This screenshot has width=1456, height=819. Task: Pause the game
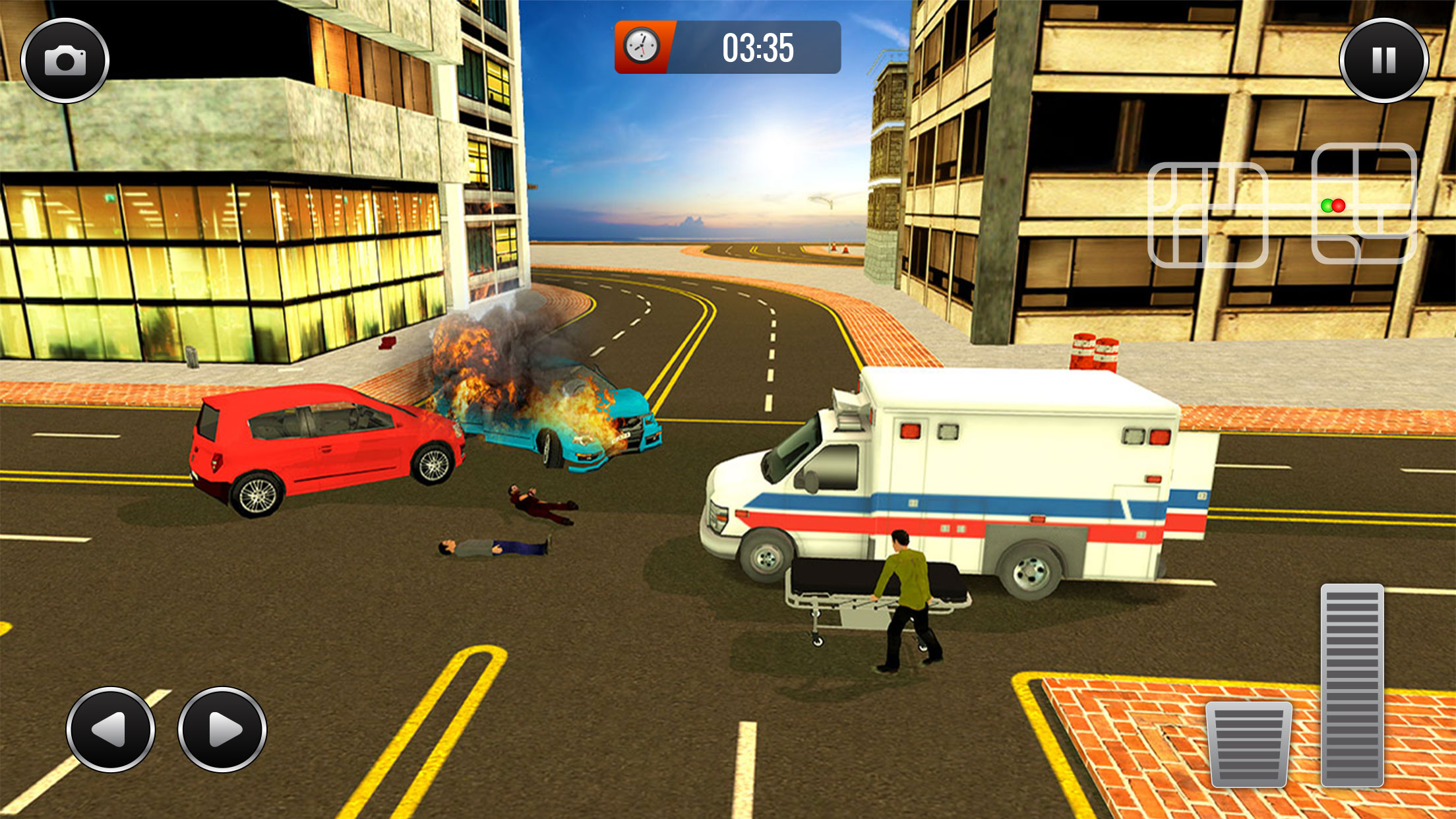click(x=1383, y=61)
